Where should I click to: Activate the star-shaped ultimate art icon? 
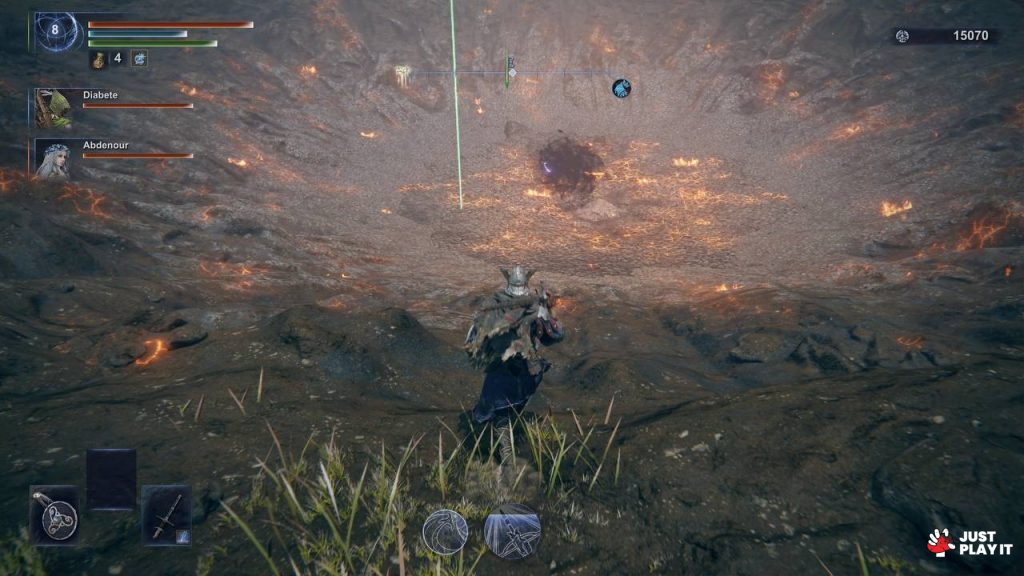512,531
